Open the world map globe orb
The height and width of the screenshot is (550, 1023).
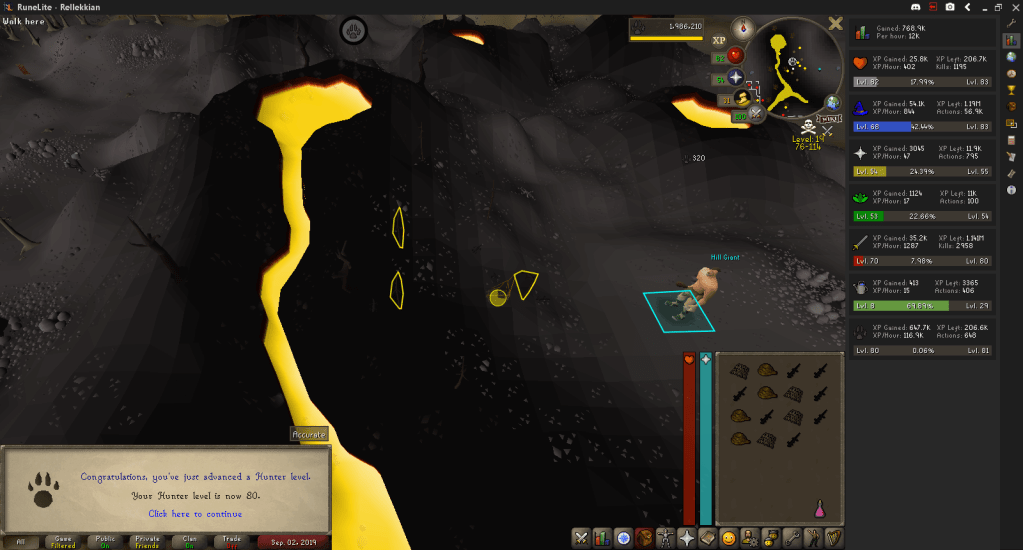[x=832, y=103]
